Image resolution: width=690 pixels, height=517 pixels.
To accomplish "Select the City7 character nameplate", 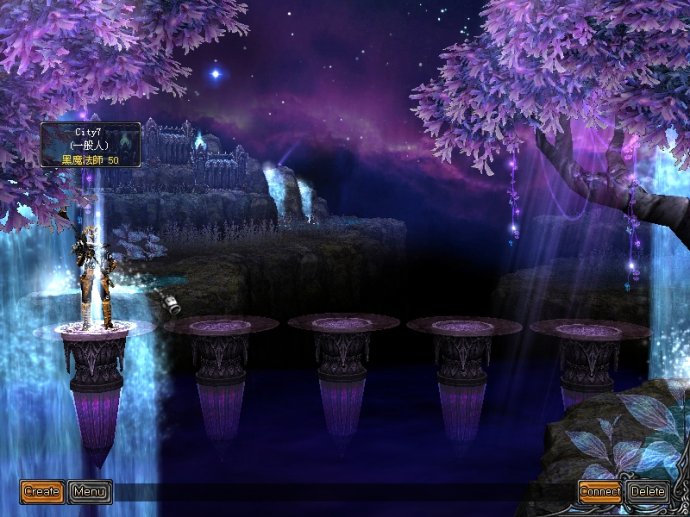I will [90, 144].
